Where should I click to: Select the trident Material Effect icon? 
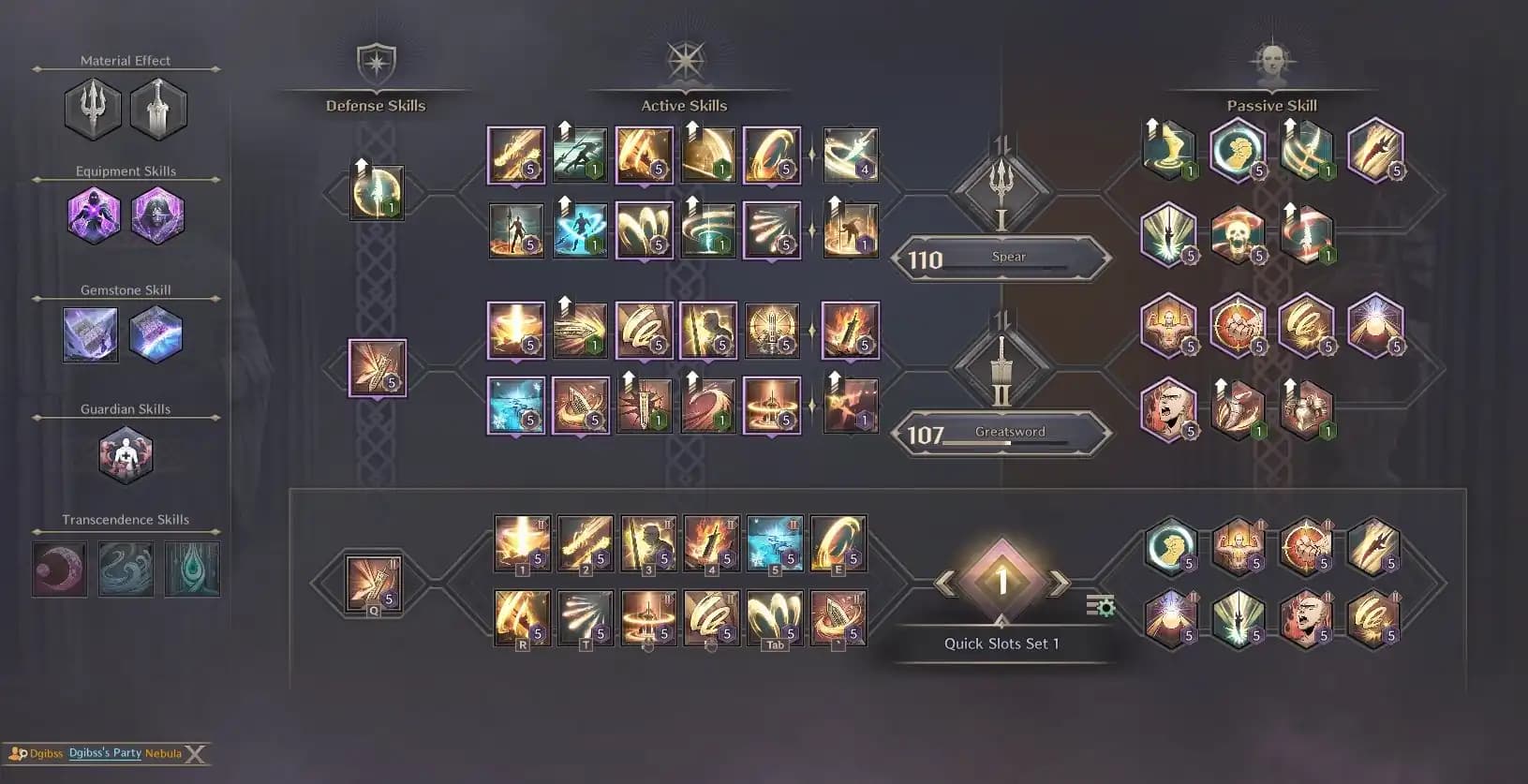[x=93, y=109]
